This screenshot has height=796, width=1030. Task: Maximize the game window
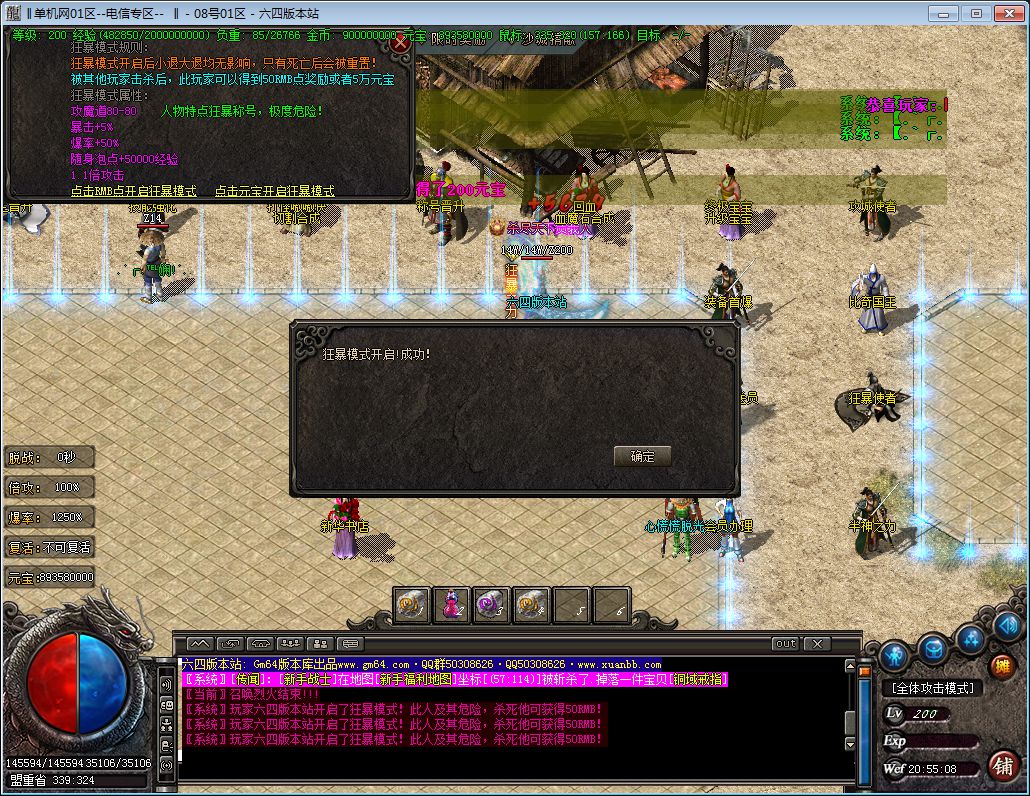click(x=976, y=13)
